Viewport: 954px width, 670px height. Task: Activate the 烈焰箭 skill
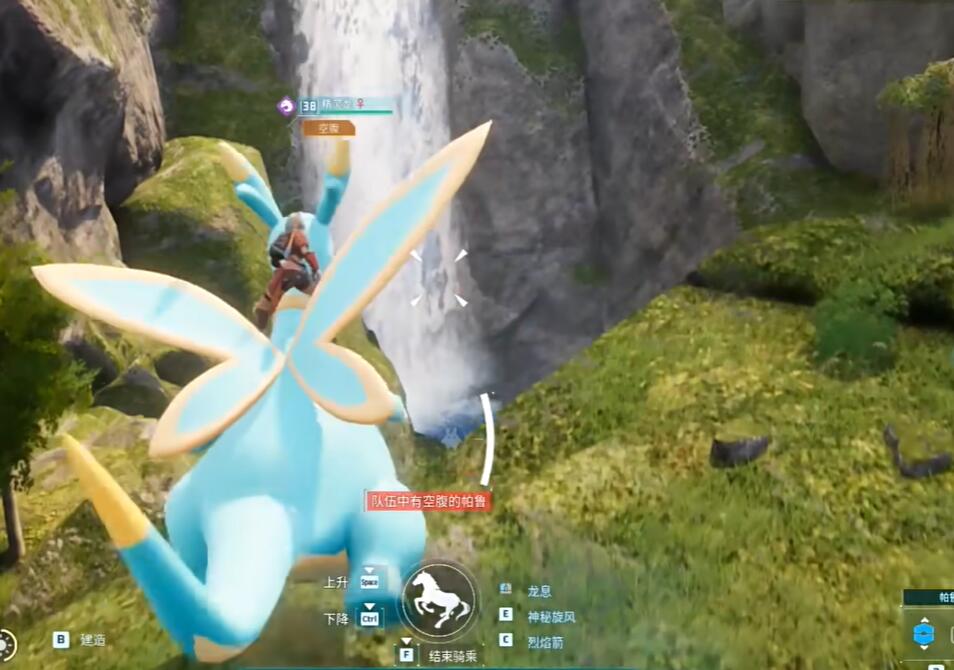point(544,642)
